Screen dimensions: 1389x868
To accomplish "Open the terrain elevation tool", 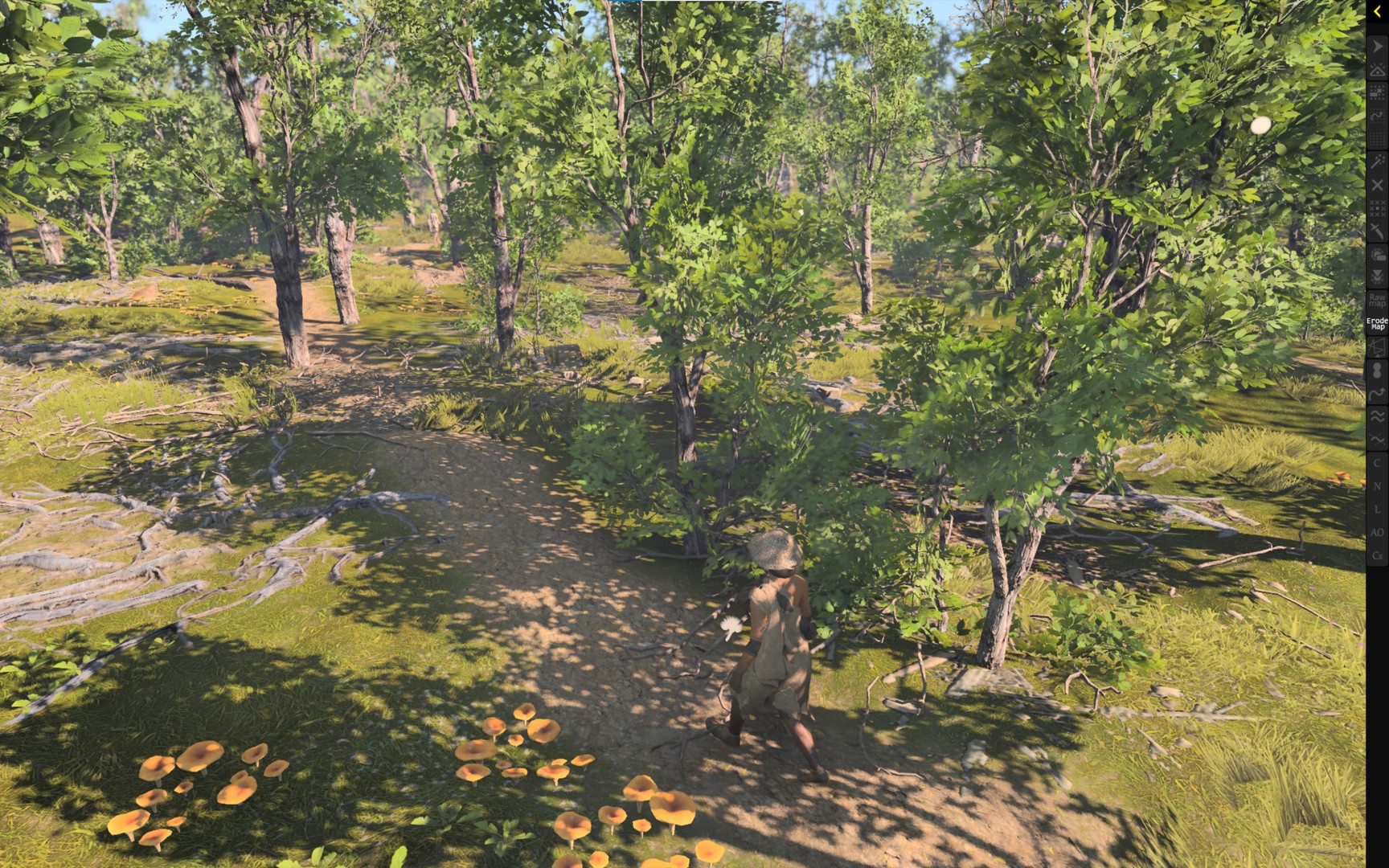I will click(1376, 69).
